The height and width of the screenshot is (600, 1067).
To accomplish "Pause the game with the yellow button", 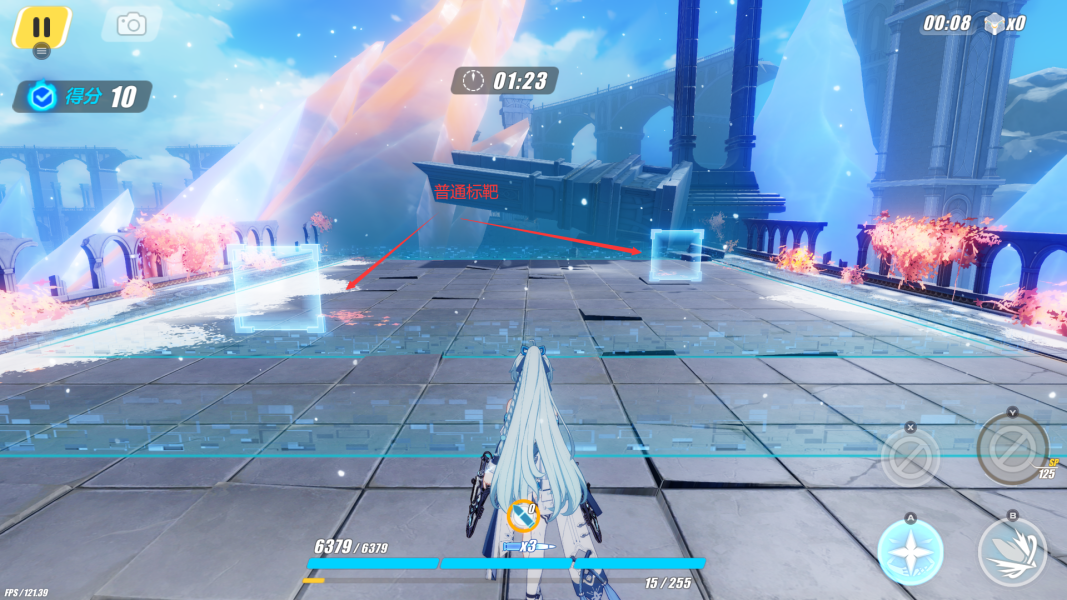I will (x=41, y=27).
